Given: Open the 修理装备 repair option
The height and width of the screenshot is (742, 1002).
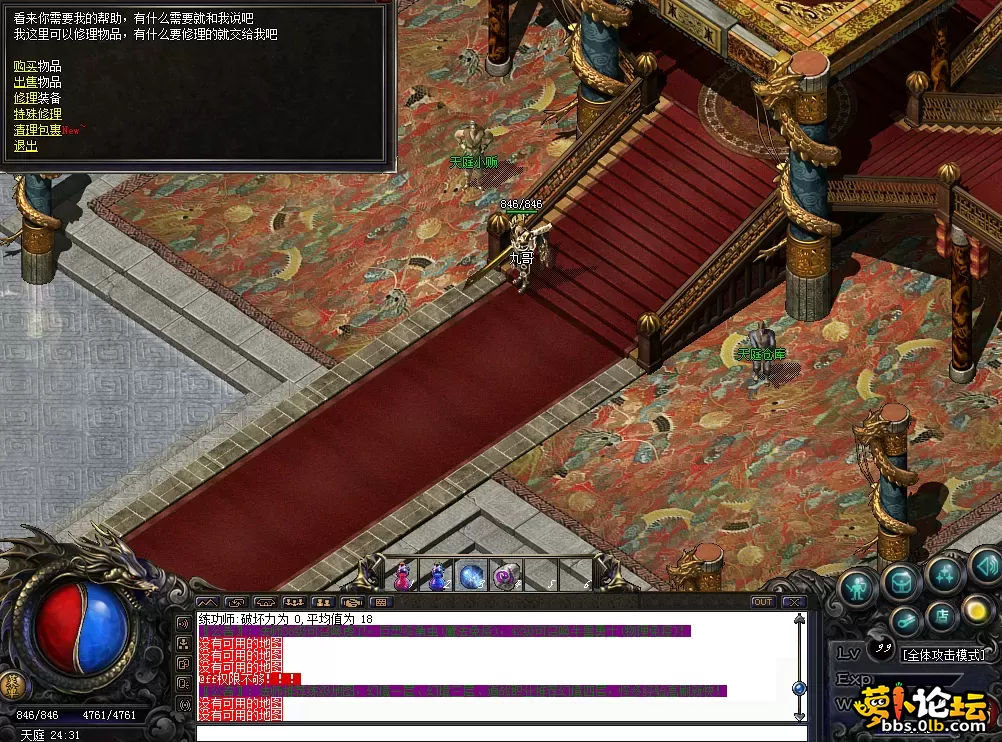Looking at the screenshot, I should click(37, 98).
